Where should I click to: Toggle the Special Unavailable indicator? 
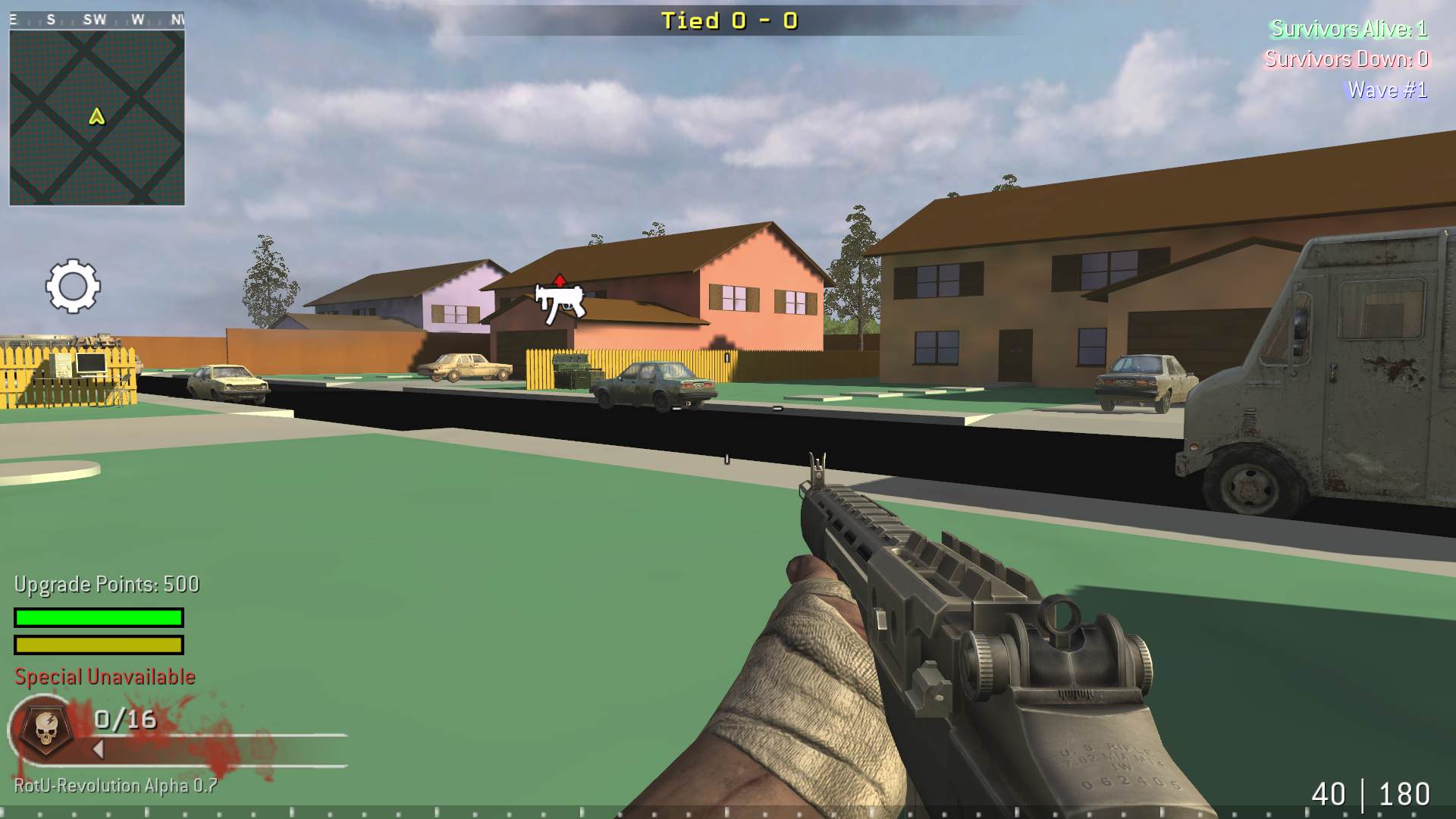(x=102, y=676)
